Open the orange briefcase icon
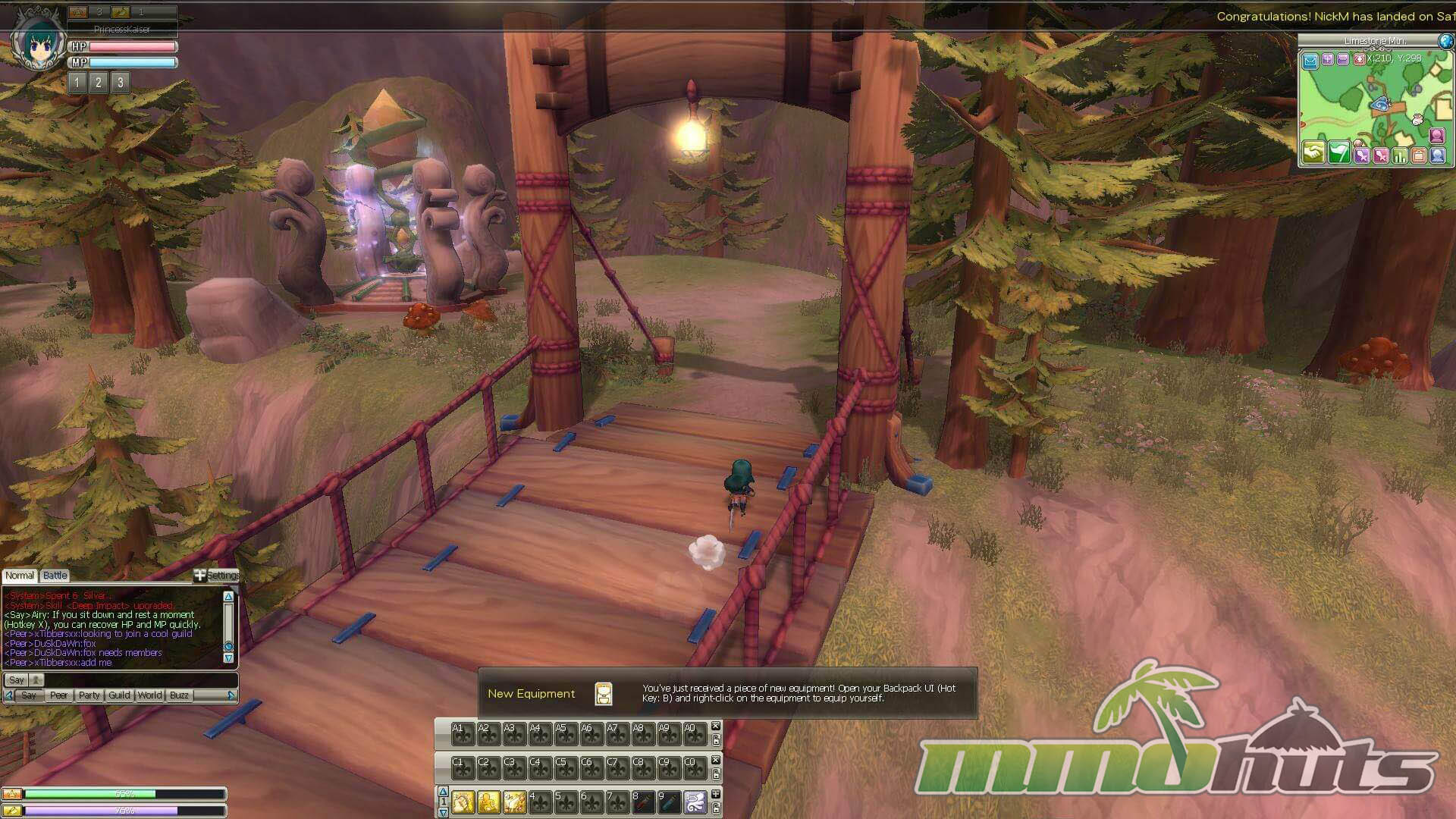 tap(1418, 156)
